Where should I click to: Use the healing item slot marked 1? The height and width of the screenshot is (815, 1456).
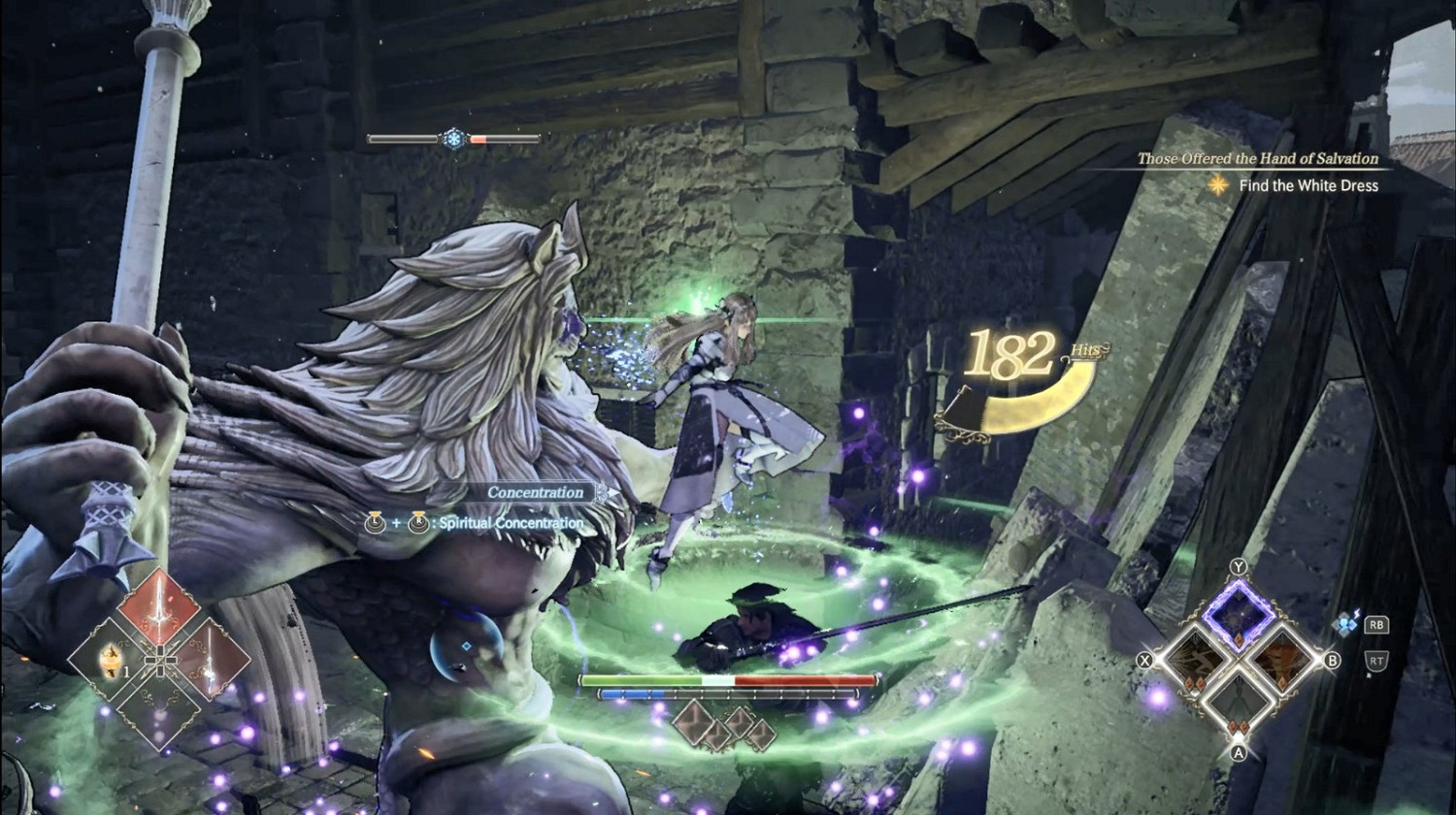click(112, 662)
